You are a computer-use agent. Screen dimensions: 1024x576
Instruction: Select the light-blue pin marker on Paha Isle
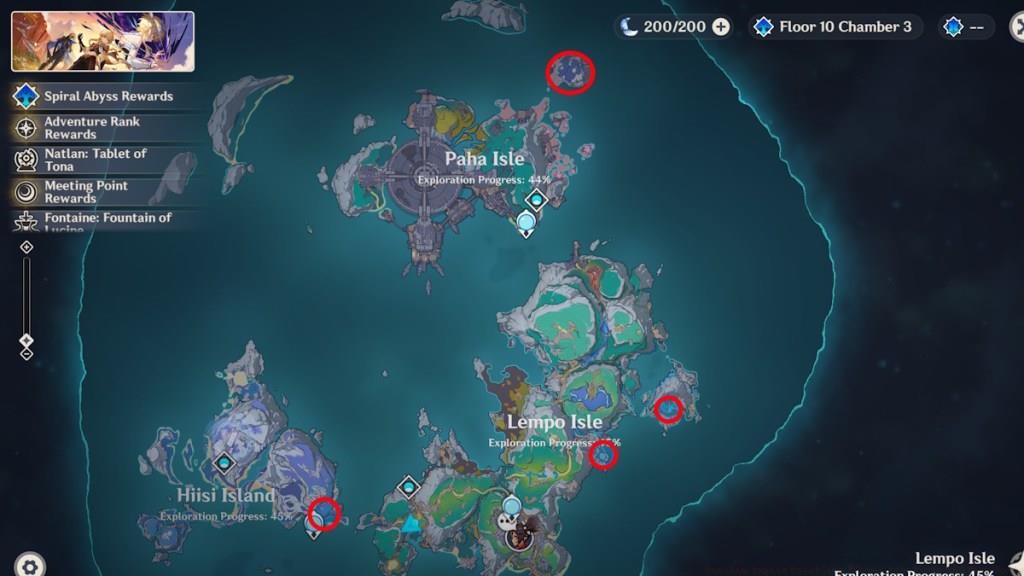tap(526, 223)
